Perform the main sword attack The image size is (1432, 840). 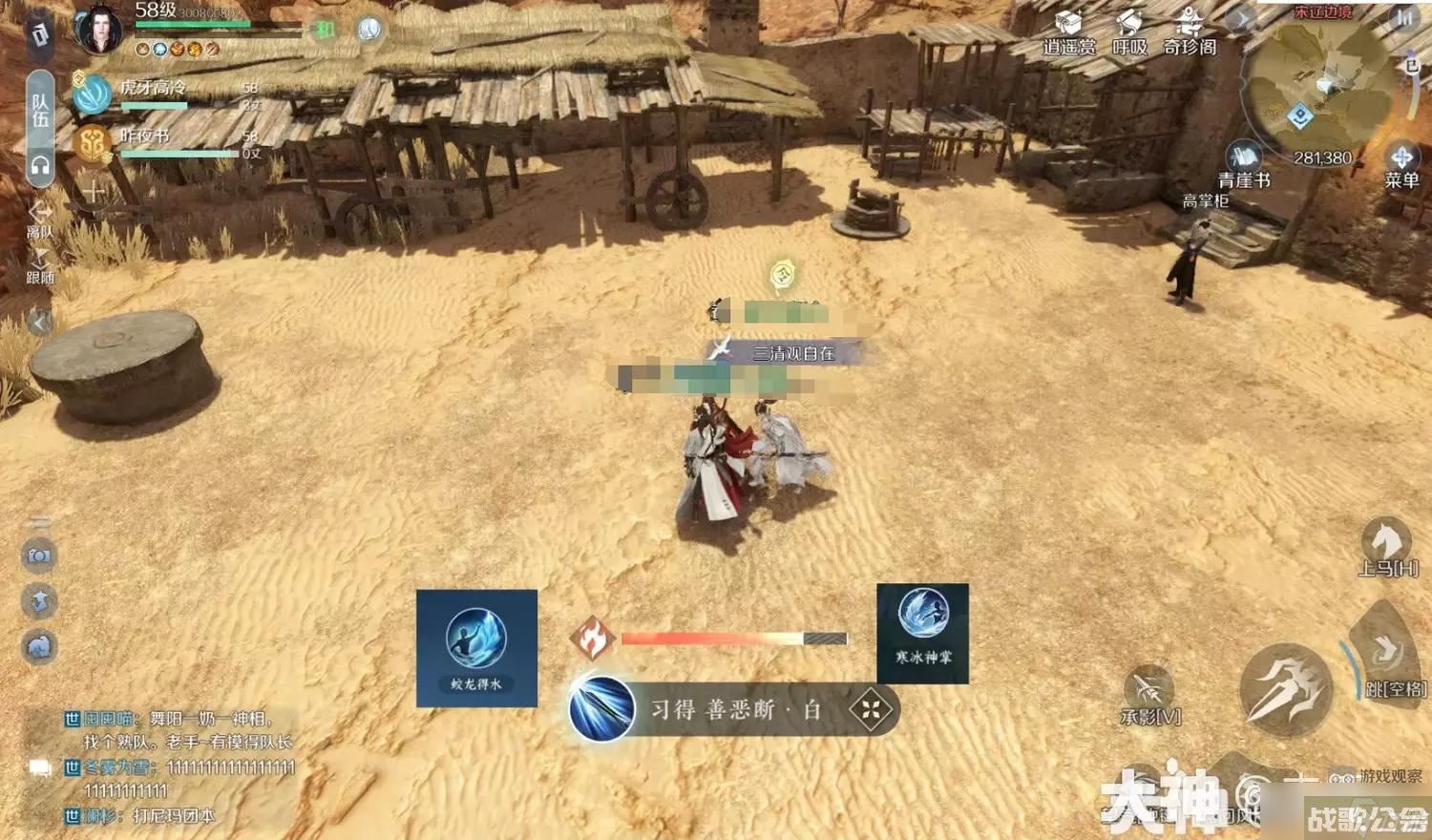coord(1285,689)
